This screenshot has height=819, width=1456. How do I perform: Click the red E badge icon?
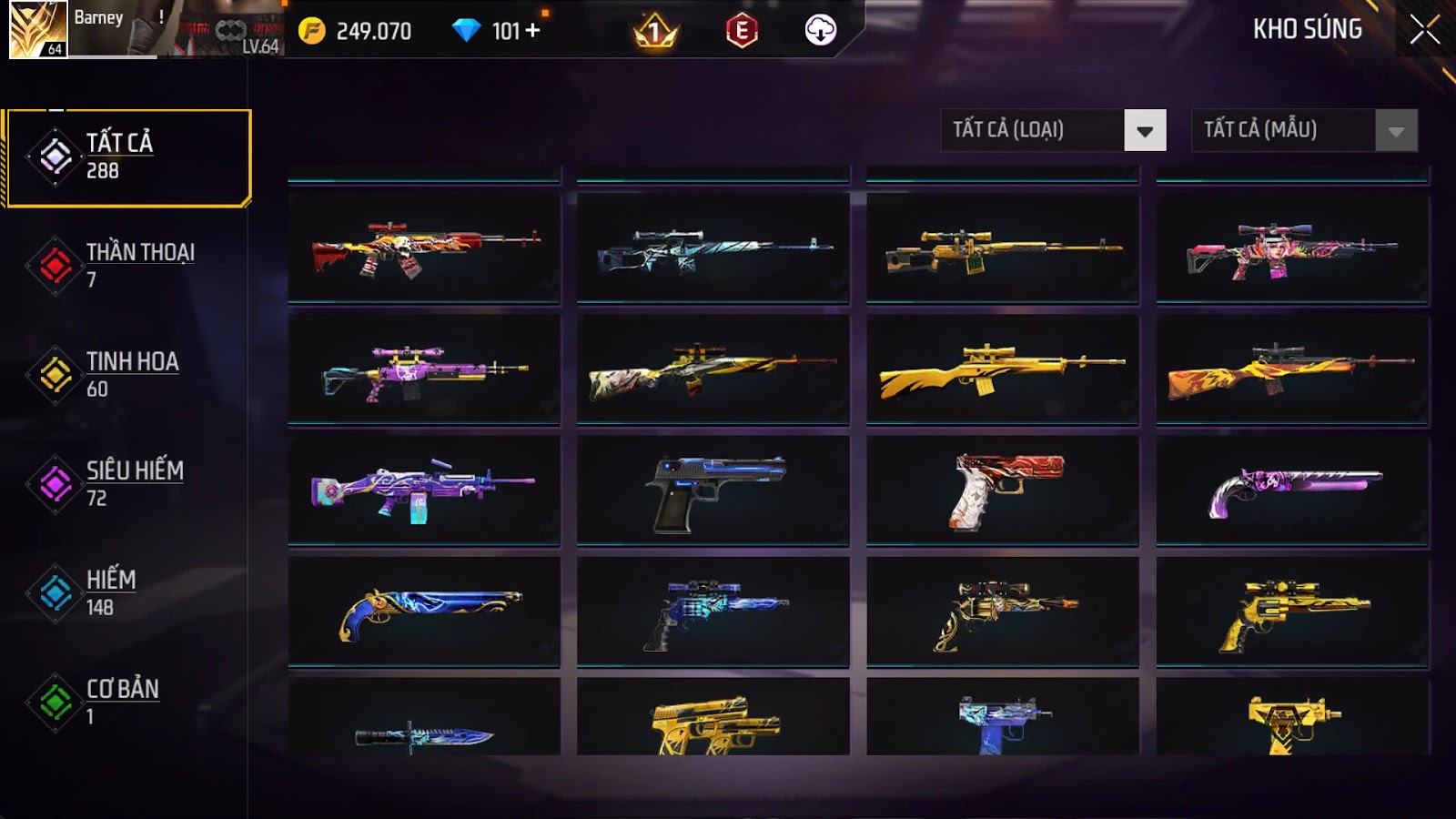pos(742,31)
